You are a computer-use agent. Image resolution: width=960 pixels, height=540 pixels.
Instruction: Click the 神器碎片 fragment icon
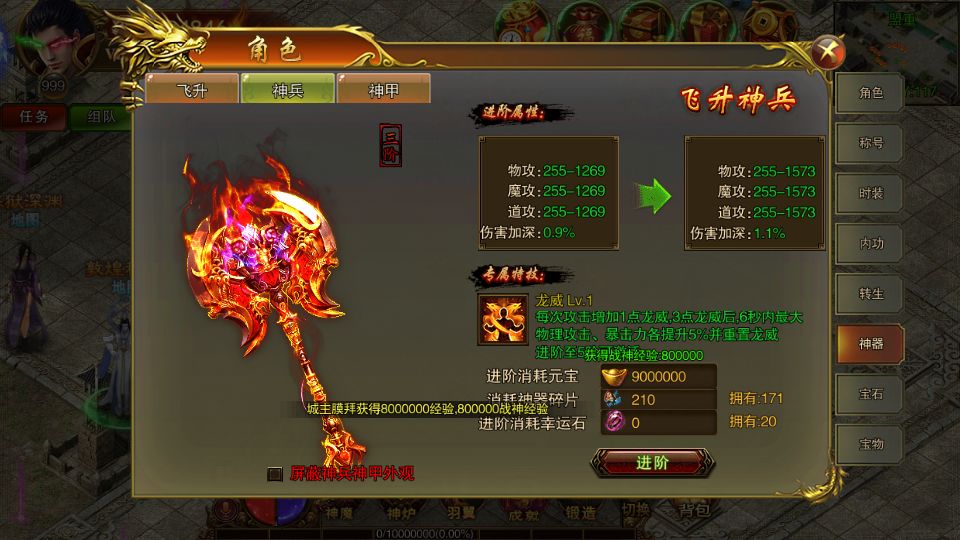point(613,400)
